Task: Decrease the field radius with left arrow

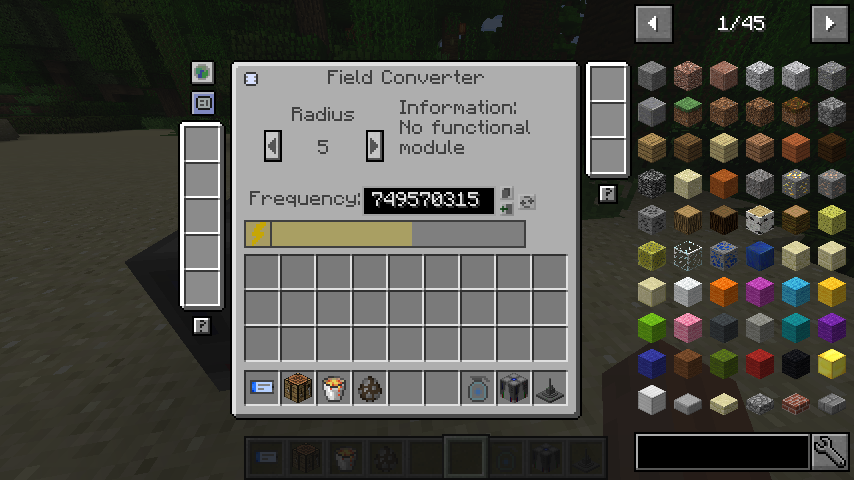Action: (272, 146)
